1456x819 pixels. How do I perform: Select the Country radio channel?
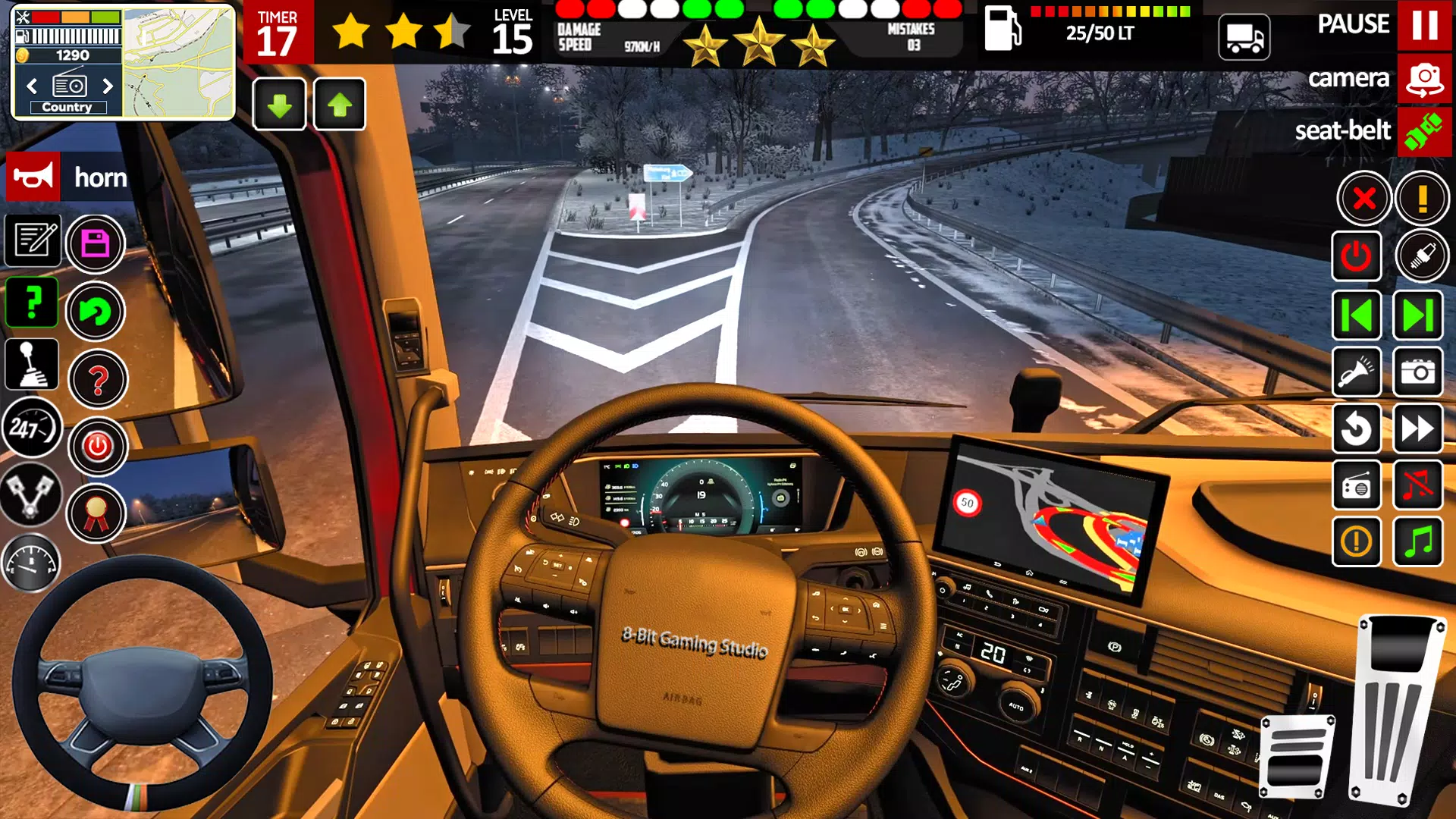(67, 107)
